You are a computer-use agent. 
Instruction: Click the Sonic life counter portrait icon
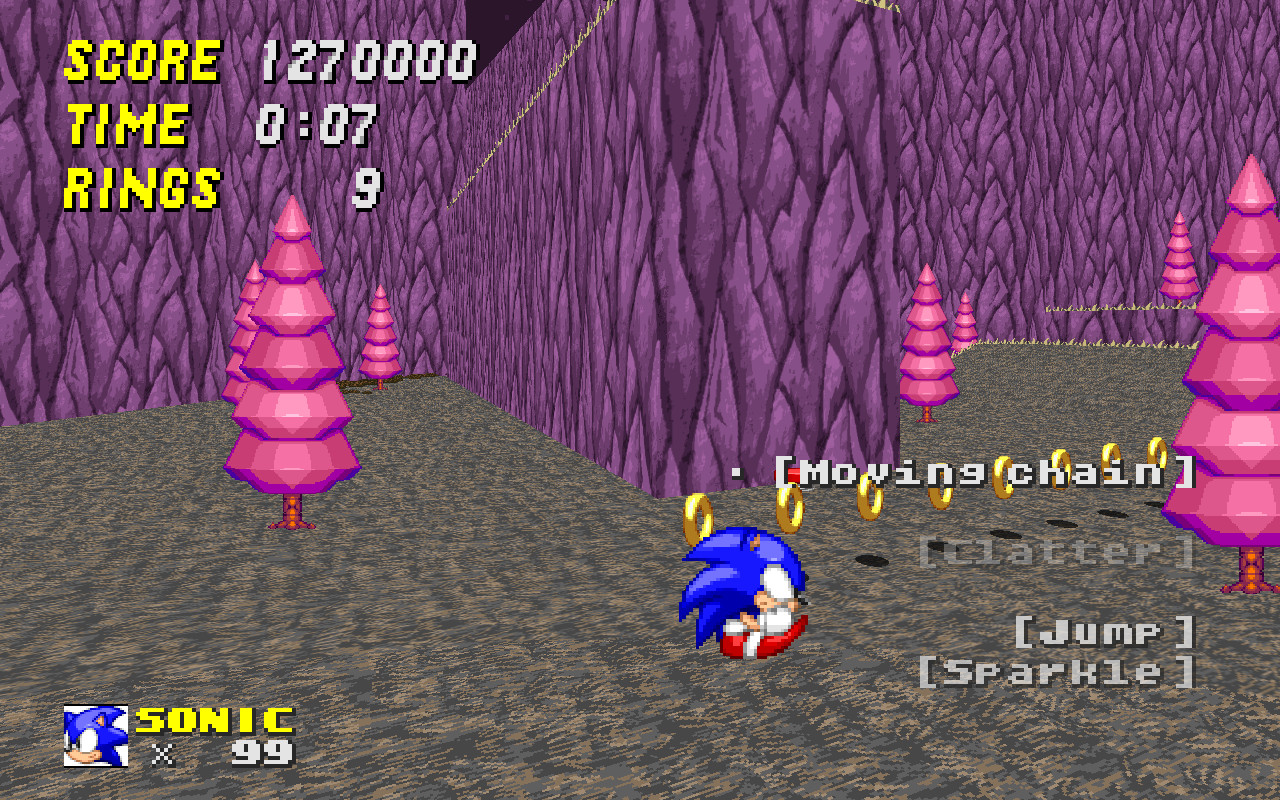click(x=95, y=737)
